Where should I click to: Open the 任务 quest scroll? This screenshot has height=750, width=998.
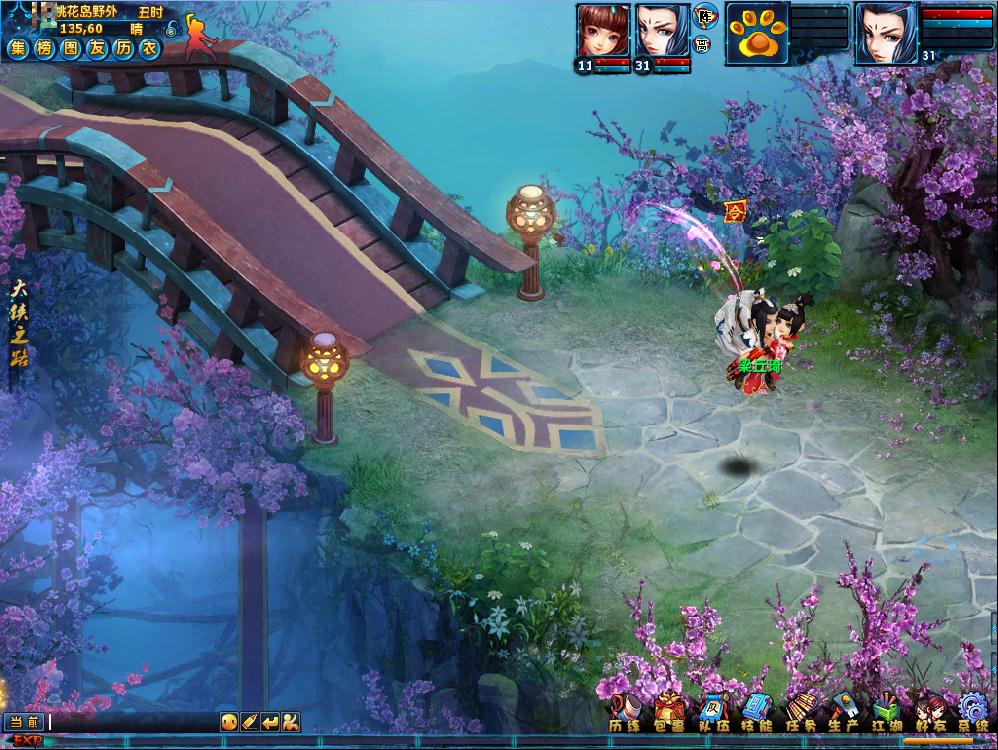pyautogui.click(x=800, y=712)
